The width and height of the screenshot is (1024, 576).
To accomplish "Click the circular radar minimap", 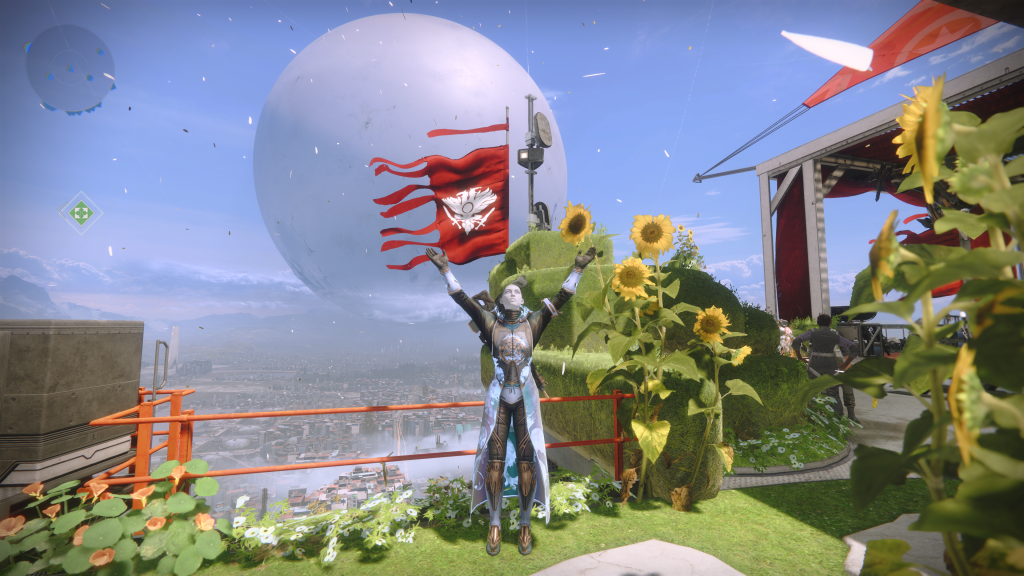I will pyautogui.click(x=69, y=68).
